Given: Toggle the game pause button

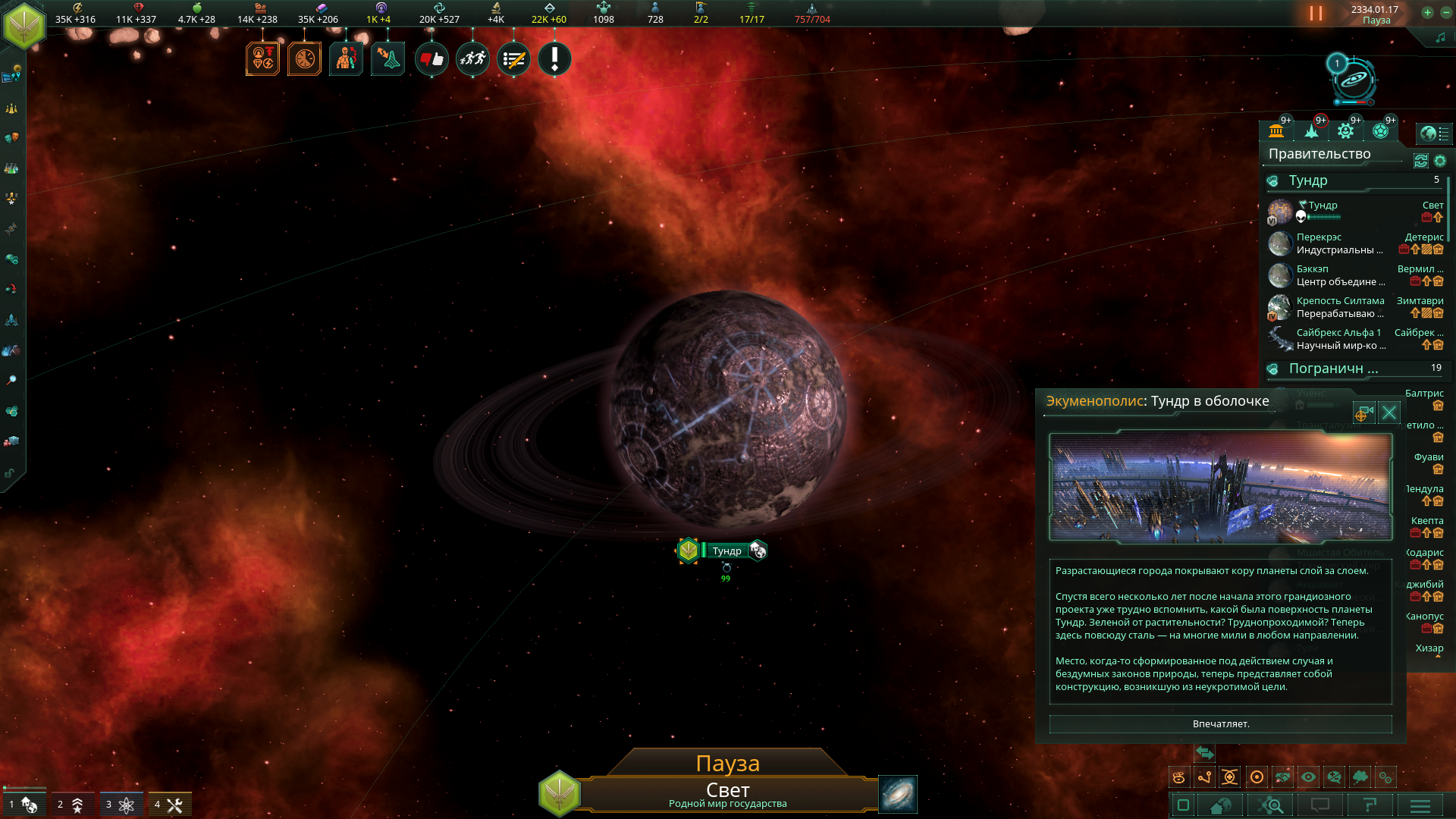Looking at the screenshot, I should 1316,14.
